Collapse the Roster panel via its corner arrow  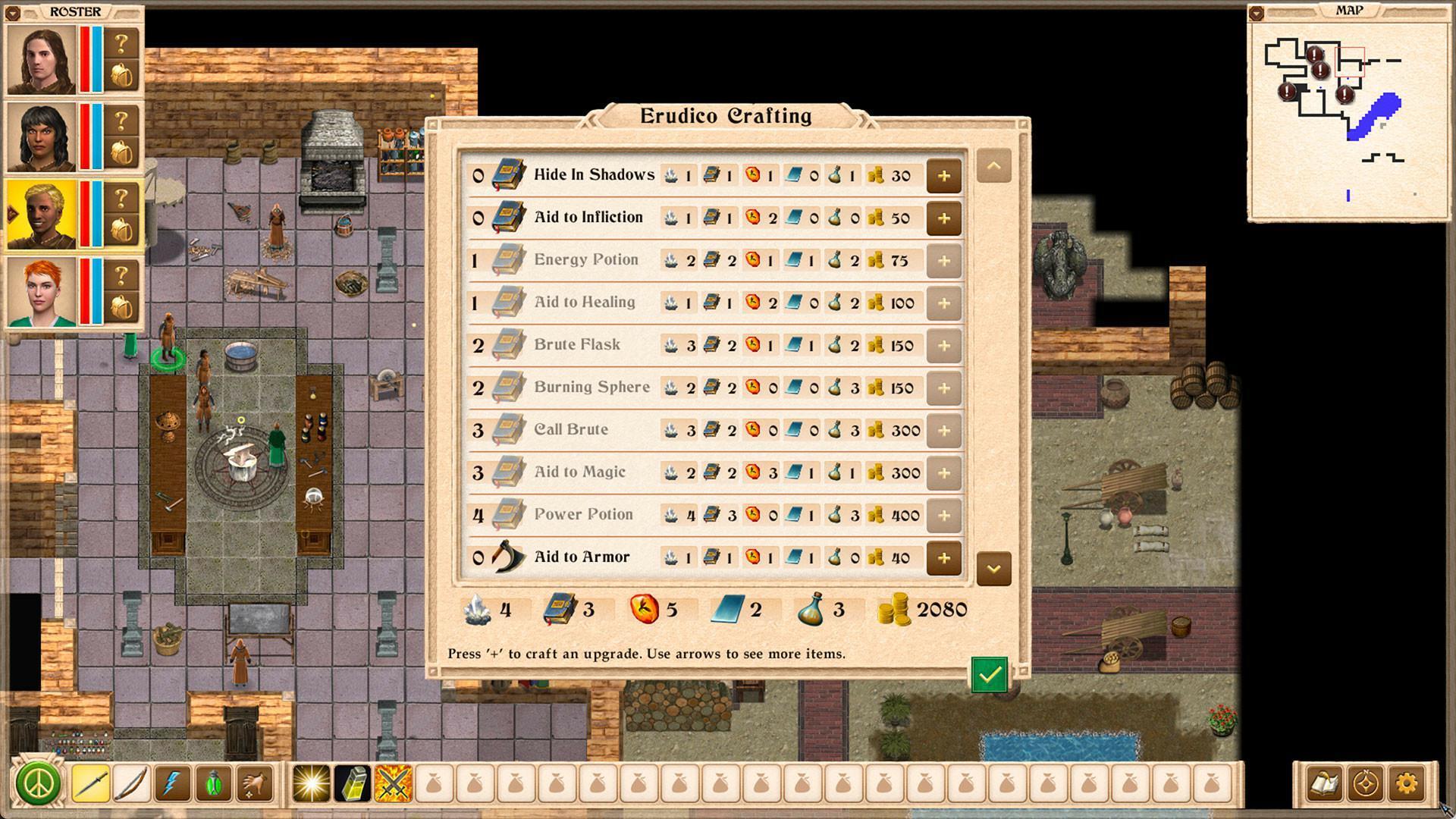[11, 11]
